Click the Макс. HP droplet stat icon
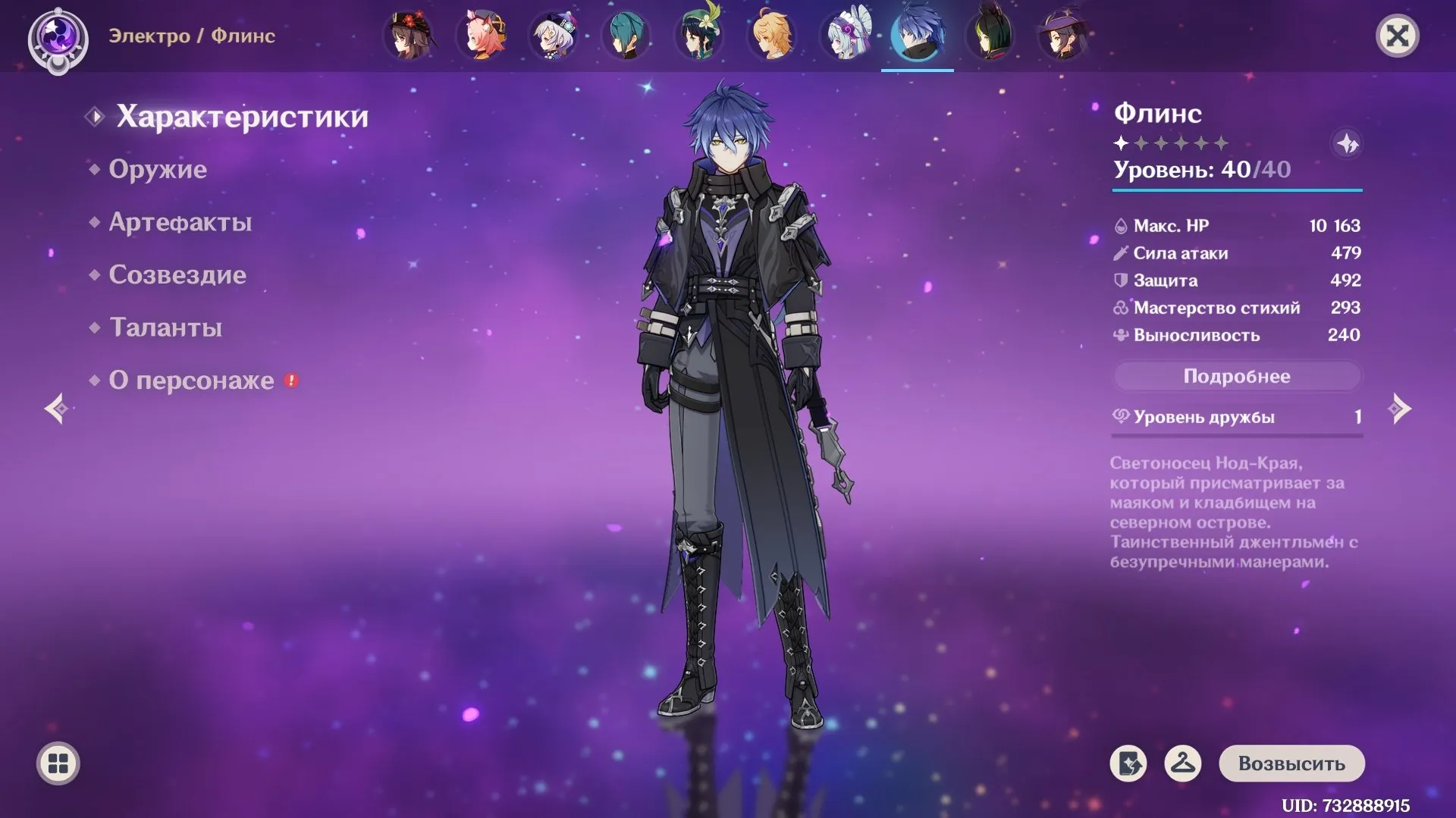Image resolution: width=1456 pixels, height=818 pixels. [x=1121, y=225]
